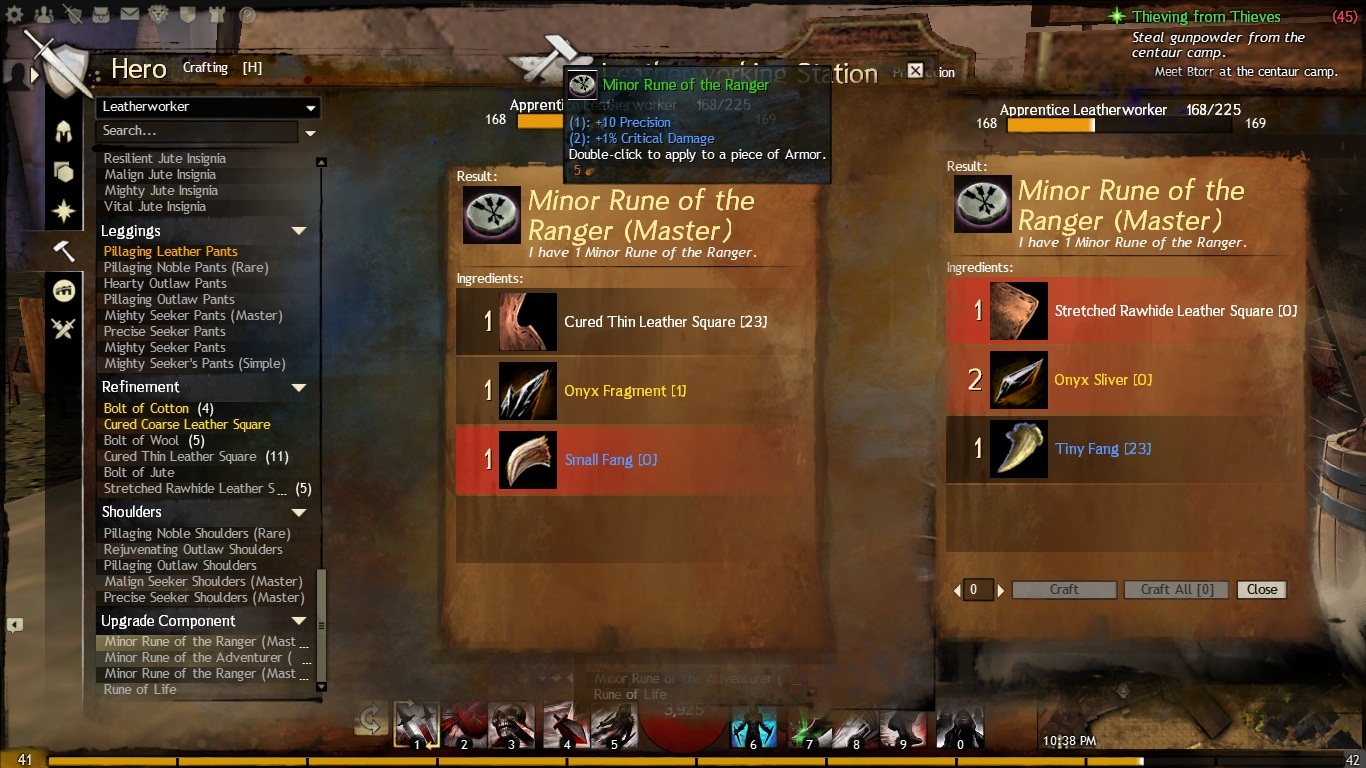Viewport: 1366px width, 768px height.
Task: Select Bolt of Cotton recipe
Action: point(146,408)
